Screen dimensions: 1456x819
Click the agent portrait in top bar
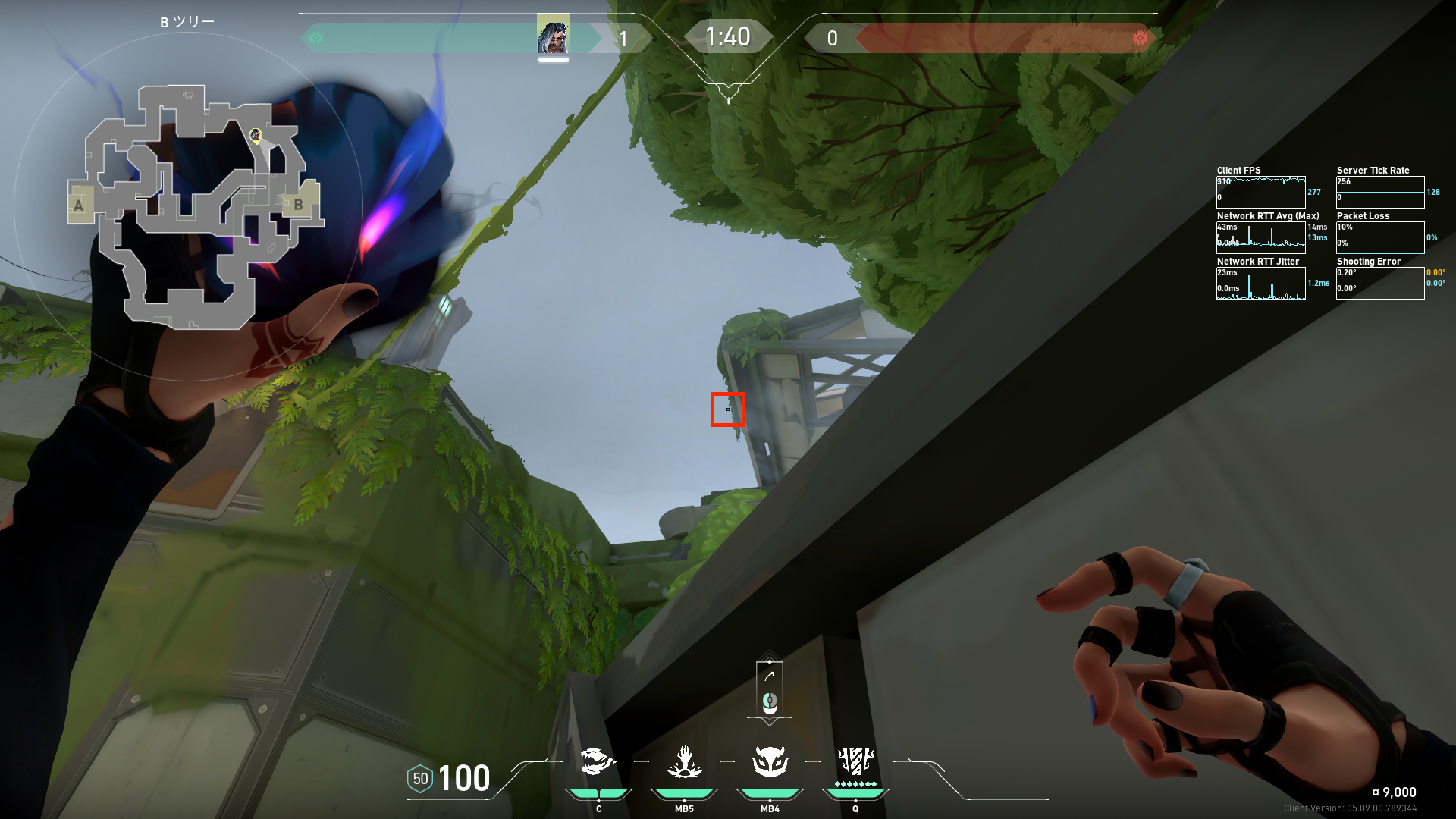coord(553,35)
